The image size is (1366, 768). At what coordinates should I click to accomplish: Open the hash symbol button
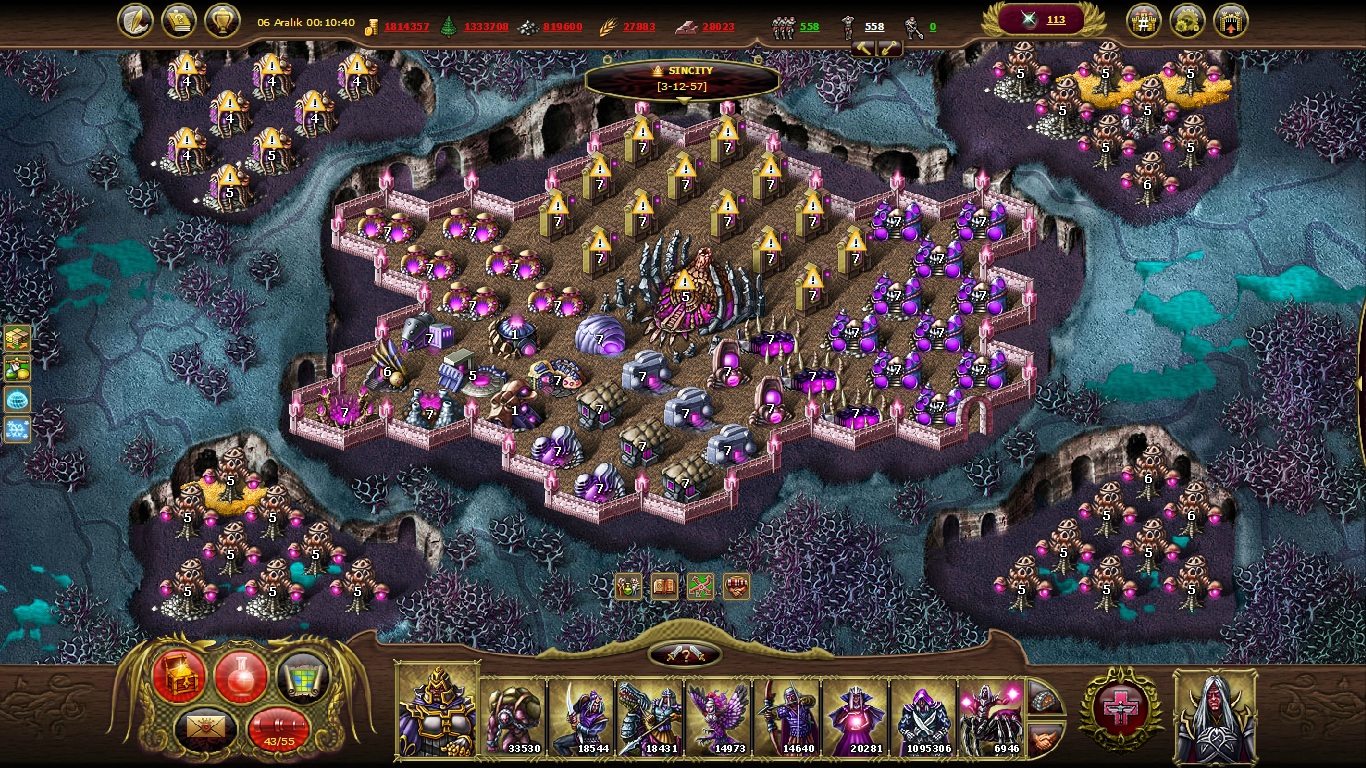pyautogui.click(x=1144, y=20)
